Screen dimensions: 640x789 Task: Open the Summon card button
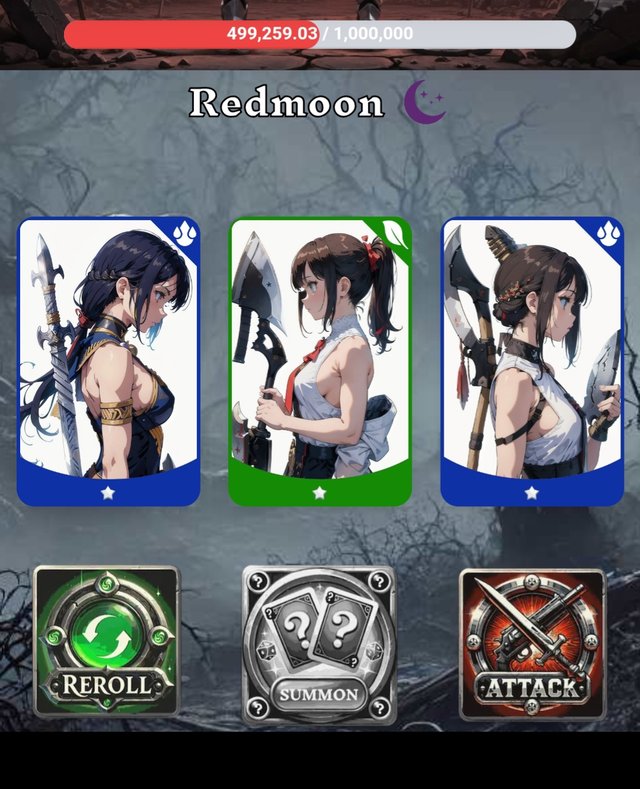[319, 645]
